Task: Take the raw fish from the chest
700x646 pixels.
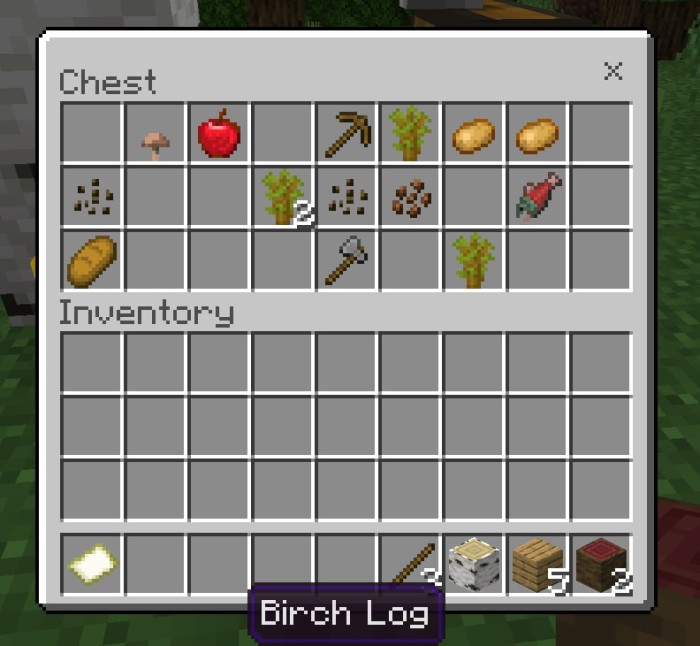Action: 537,197
